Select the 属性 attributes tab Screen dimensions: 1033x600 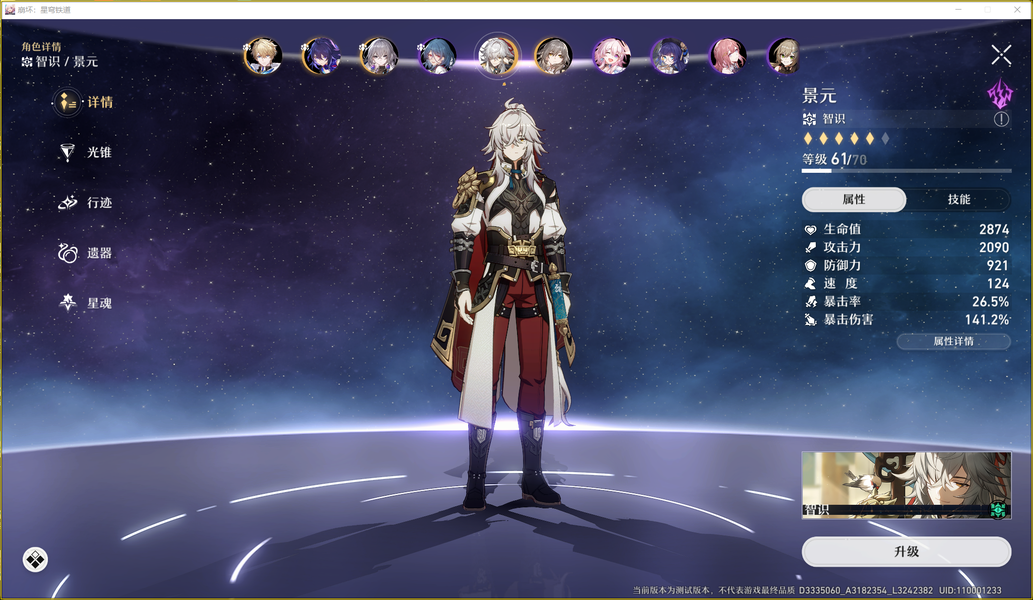(854, 199)
